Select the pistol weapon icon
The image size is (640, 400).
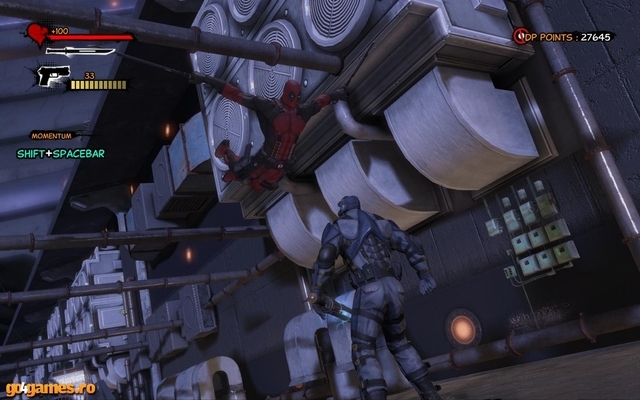pos(52,78)
